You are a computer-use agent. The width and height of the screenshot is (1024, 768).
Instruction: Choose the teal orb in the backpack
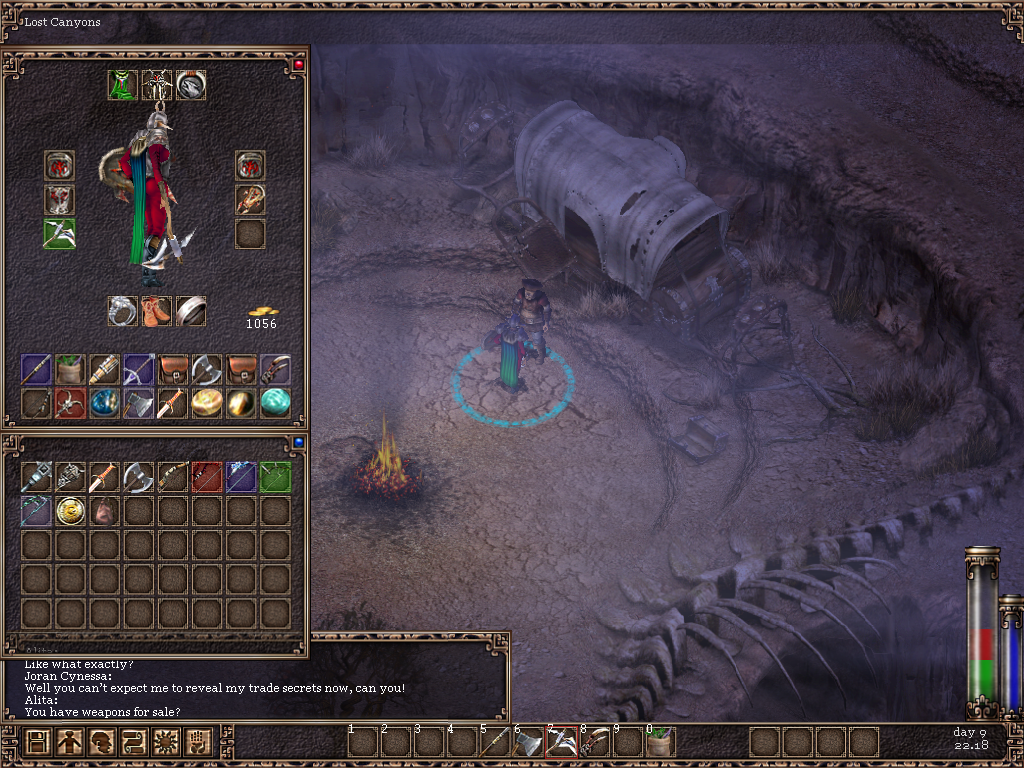(x=275, y=403)
